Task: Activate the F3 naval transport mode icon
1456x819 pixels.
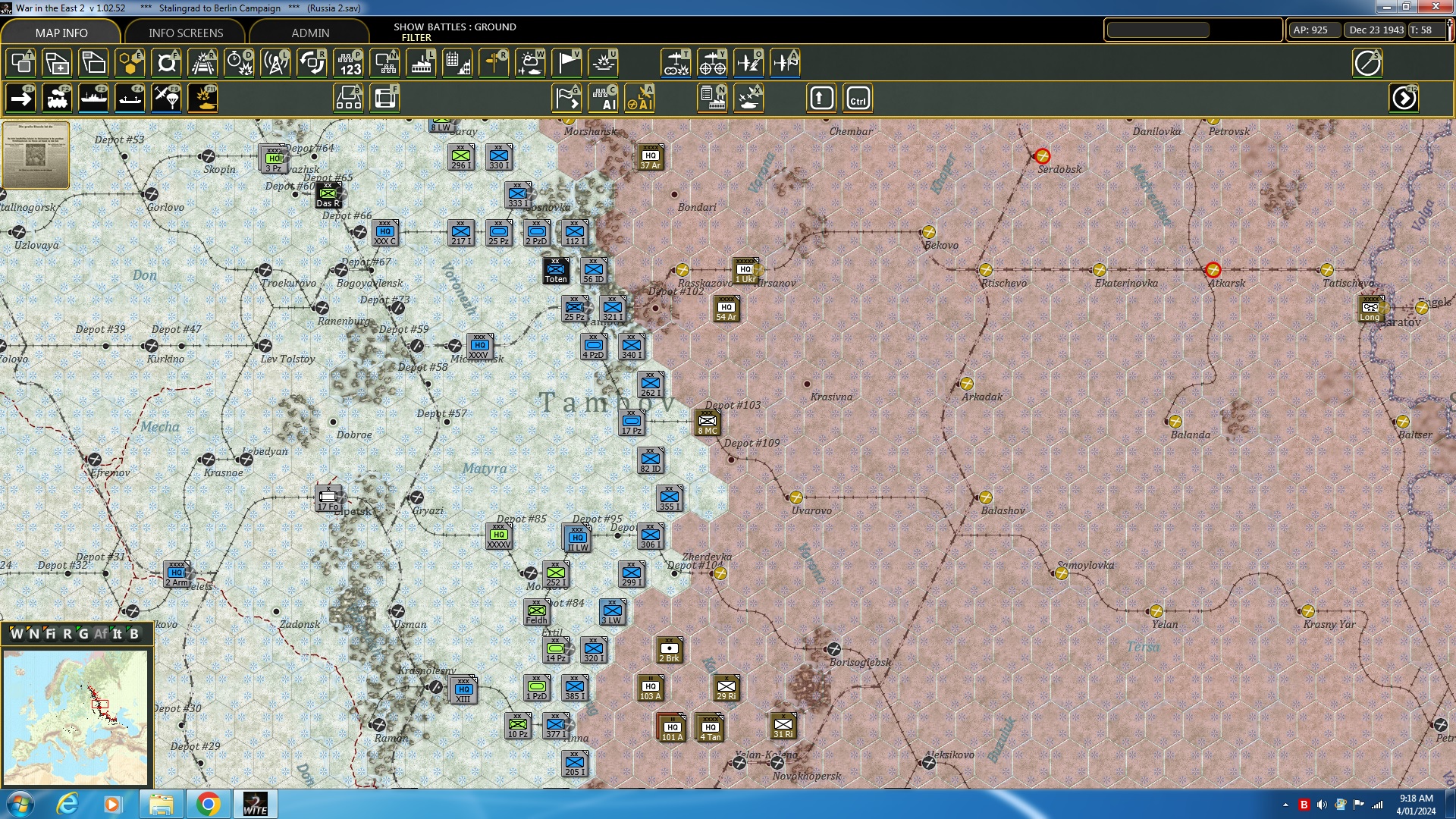Action: [94, 98]
